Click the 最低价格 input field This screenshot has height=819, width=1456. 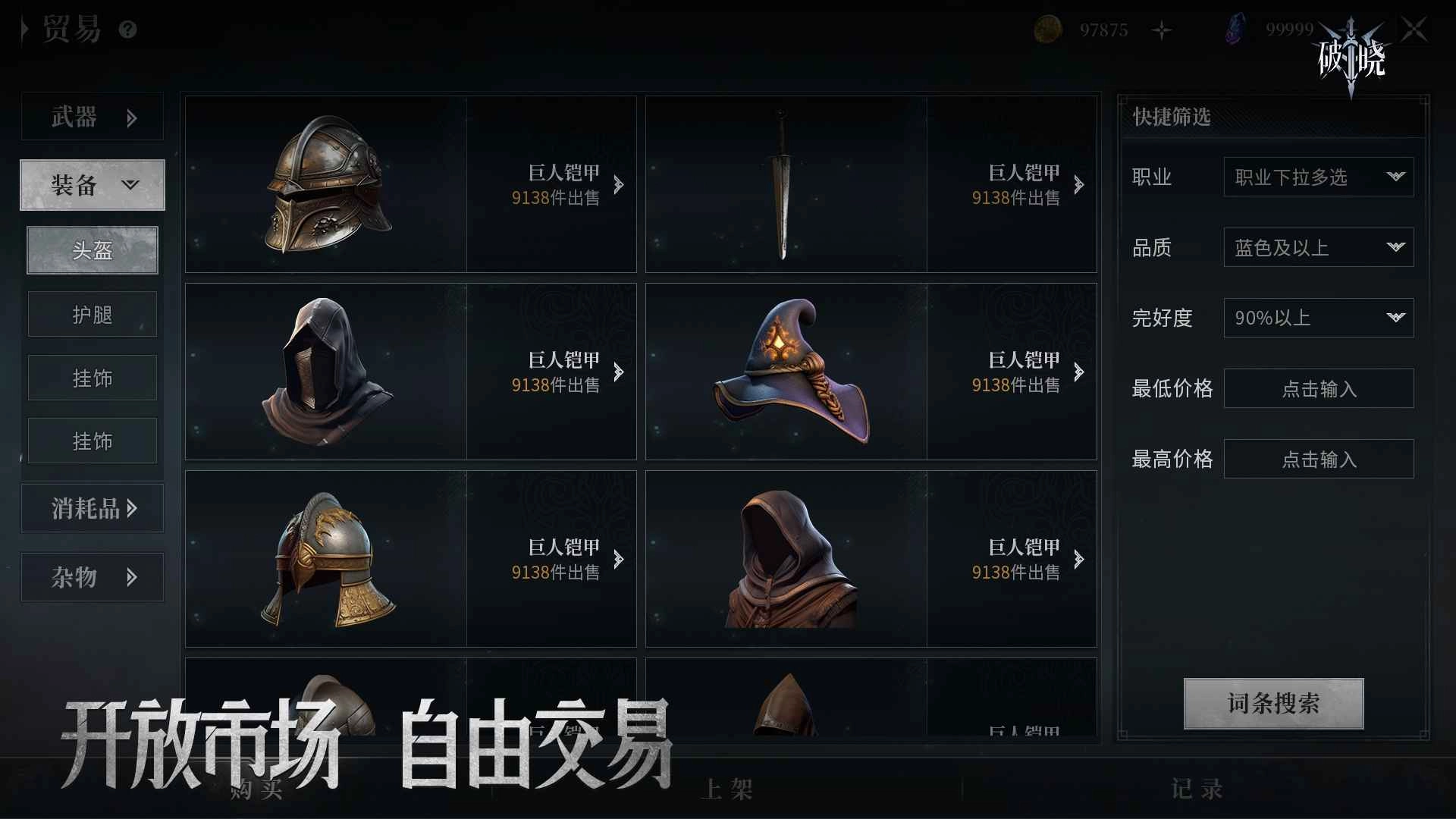tap(1318, 388)
